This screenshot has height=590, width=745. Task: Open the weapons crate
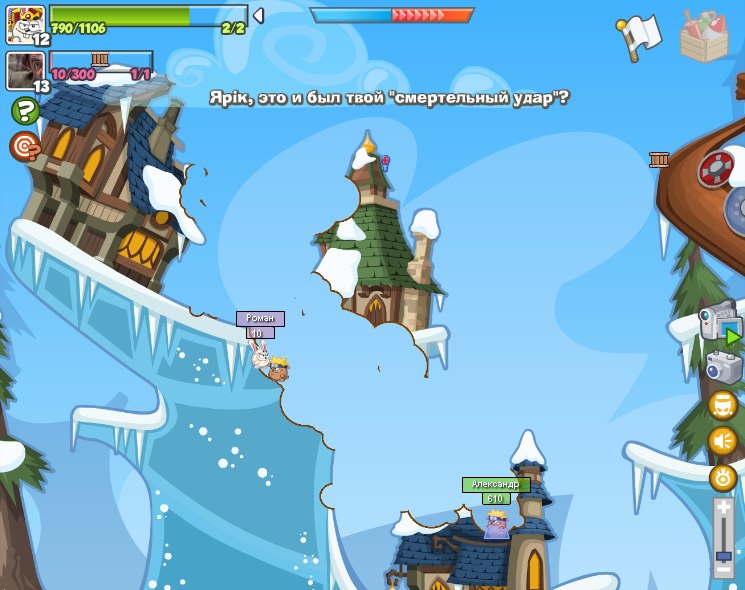coord(704,37)
